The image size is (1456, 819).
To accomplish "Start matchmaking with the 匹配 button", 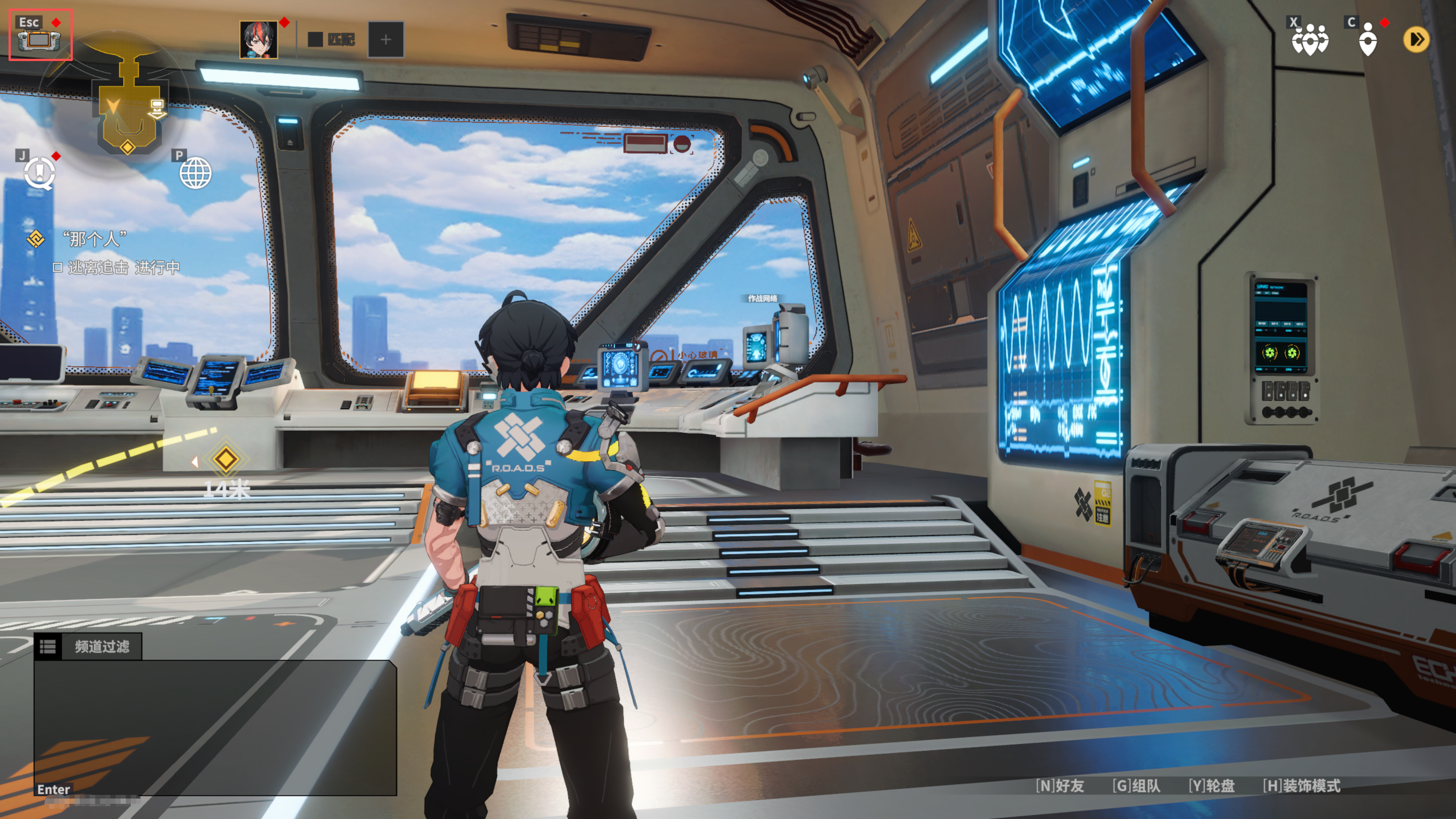I will [333, 39].
